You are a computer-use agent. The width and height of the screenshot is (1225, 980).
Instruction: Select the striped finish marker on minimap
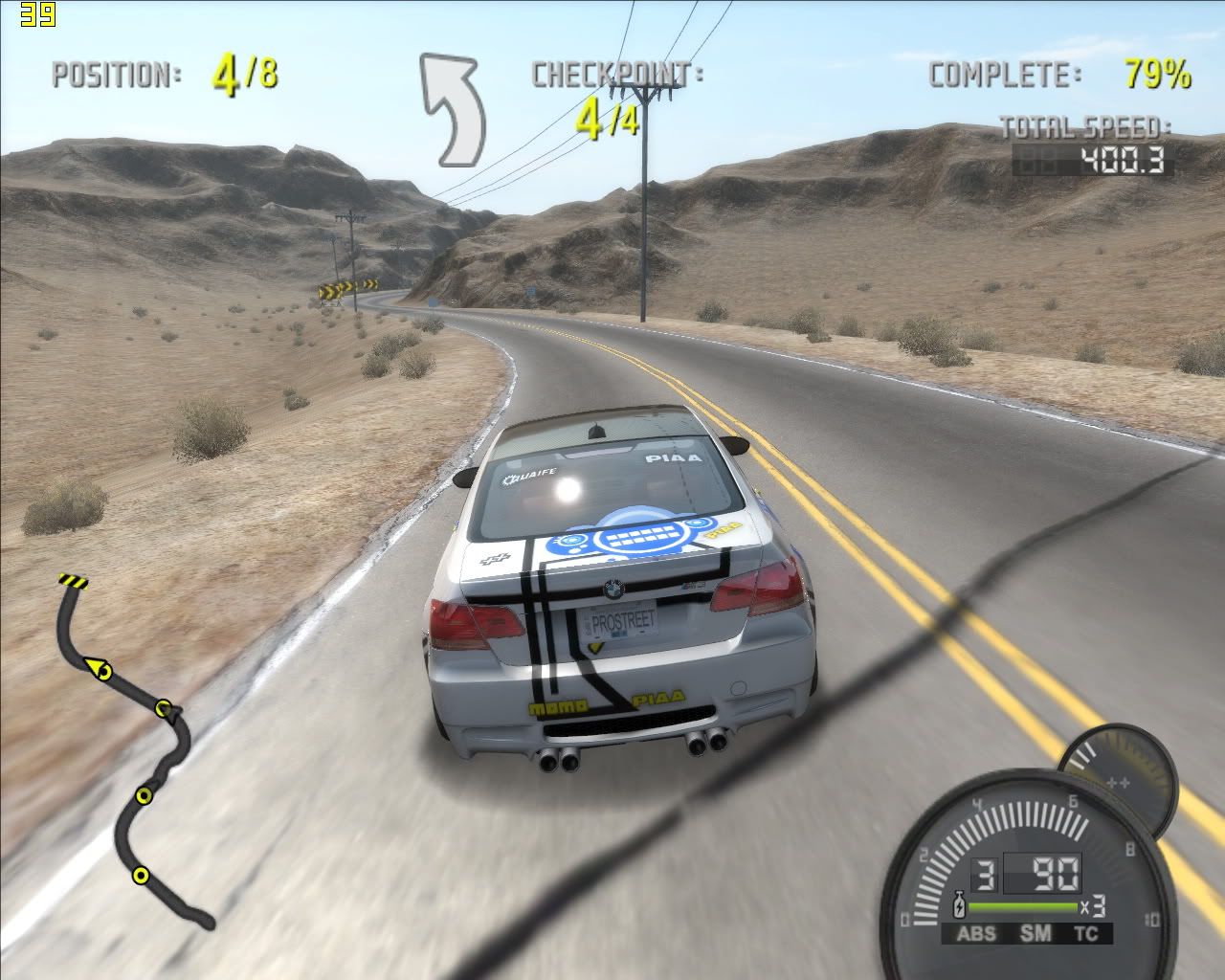tap(73, 580)
